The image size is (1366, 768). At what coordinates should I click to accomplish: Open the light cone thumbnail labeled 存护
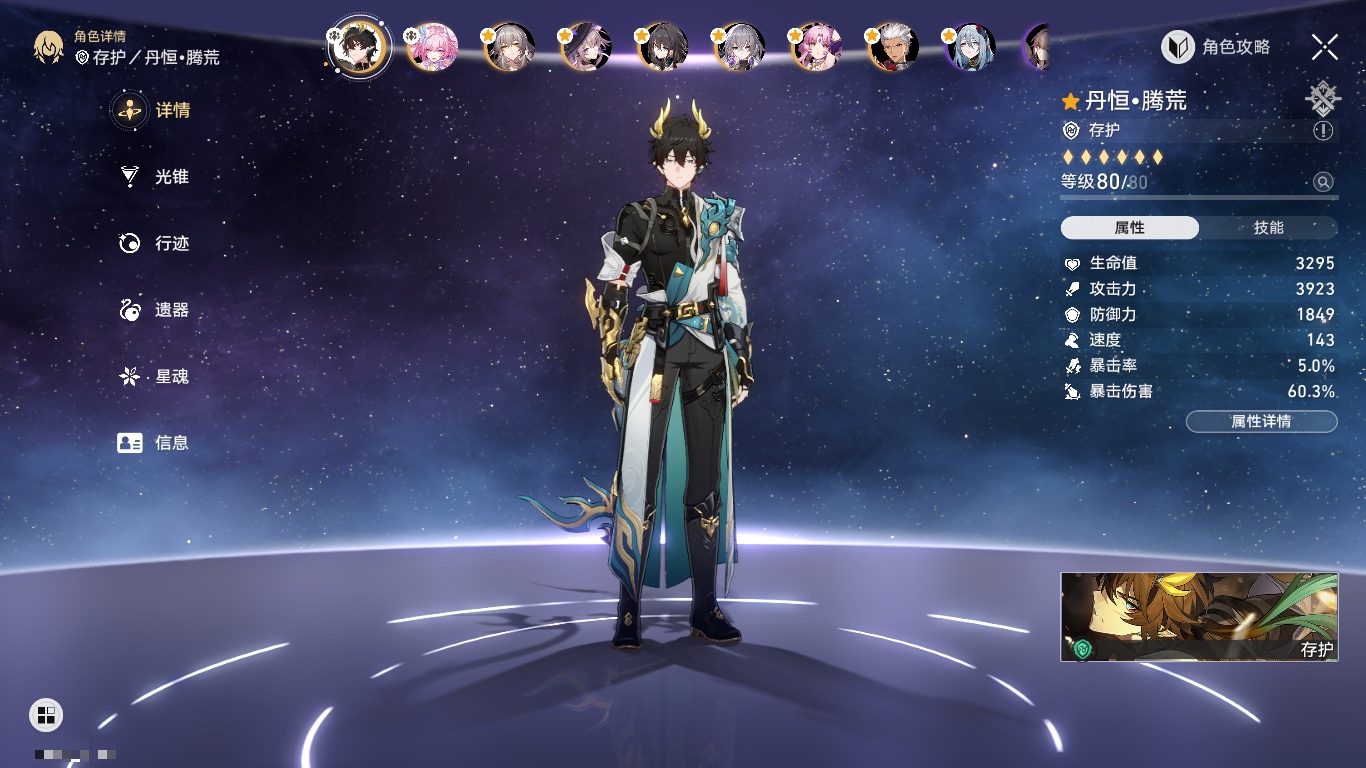pyautogui.click(x=1199, y=617)
